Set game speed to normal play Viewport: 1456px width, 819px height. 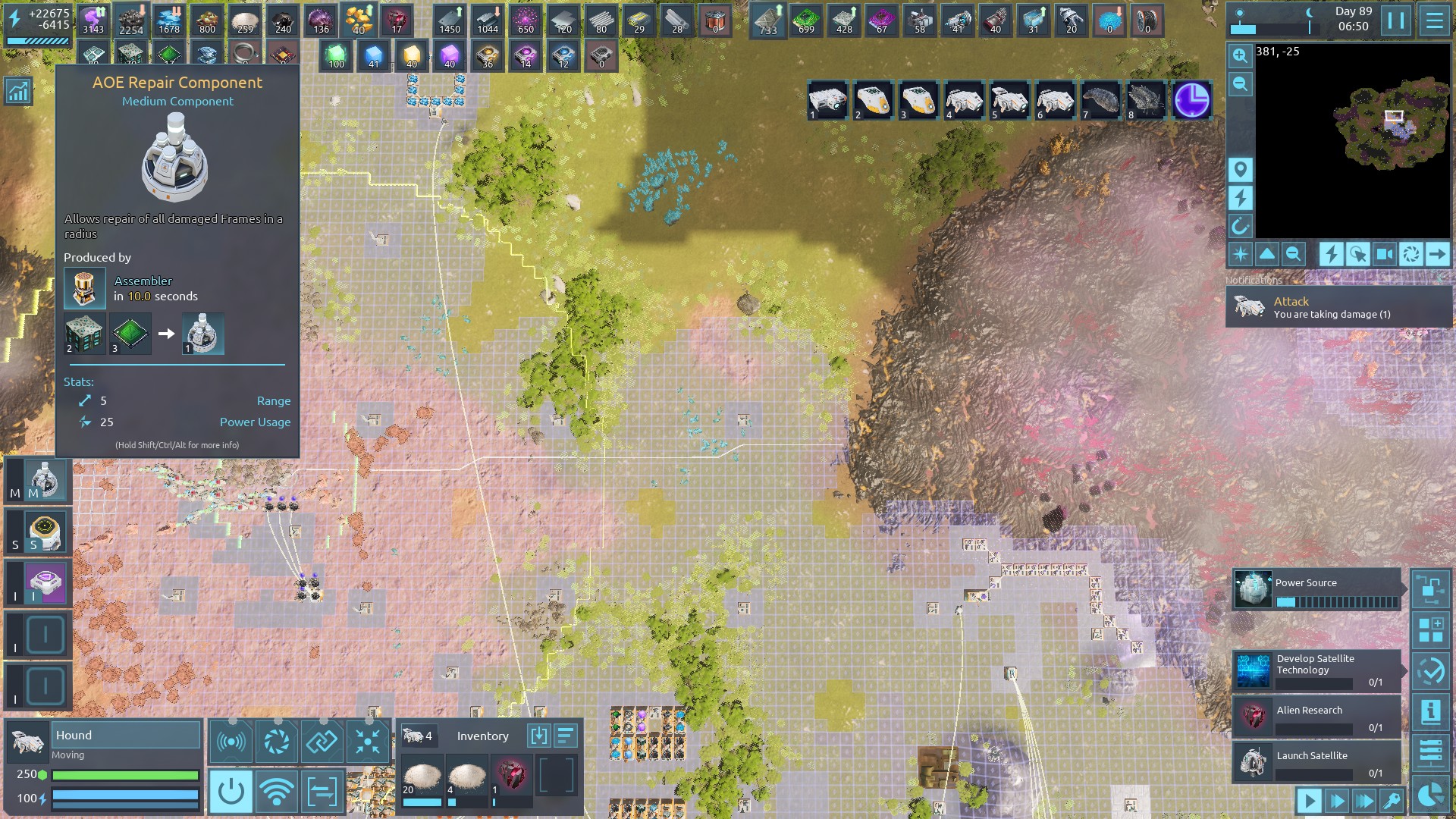1309,800
